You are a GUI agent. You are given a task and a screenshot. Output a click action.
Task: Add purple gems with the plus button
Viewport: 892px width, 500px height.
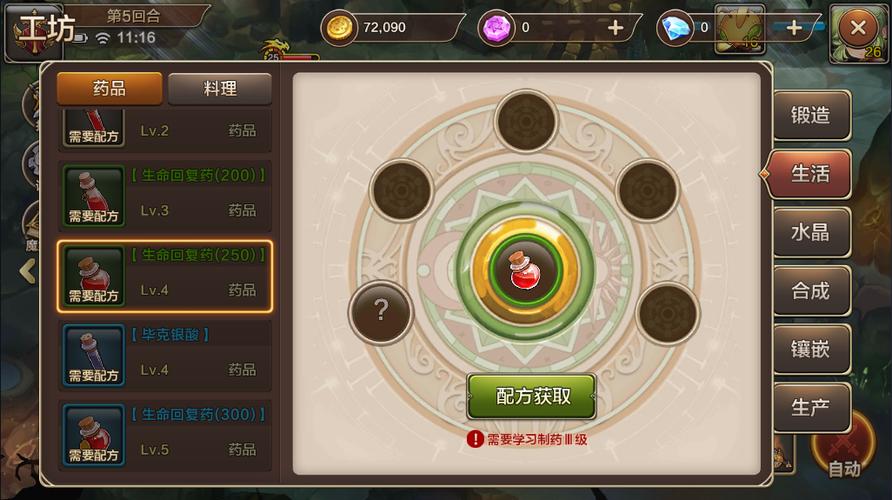tap(615, 28)
